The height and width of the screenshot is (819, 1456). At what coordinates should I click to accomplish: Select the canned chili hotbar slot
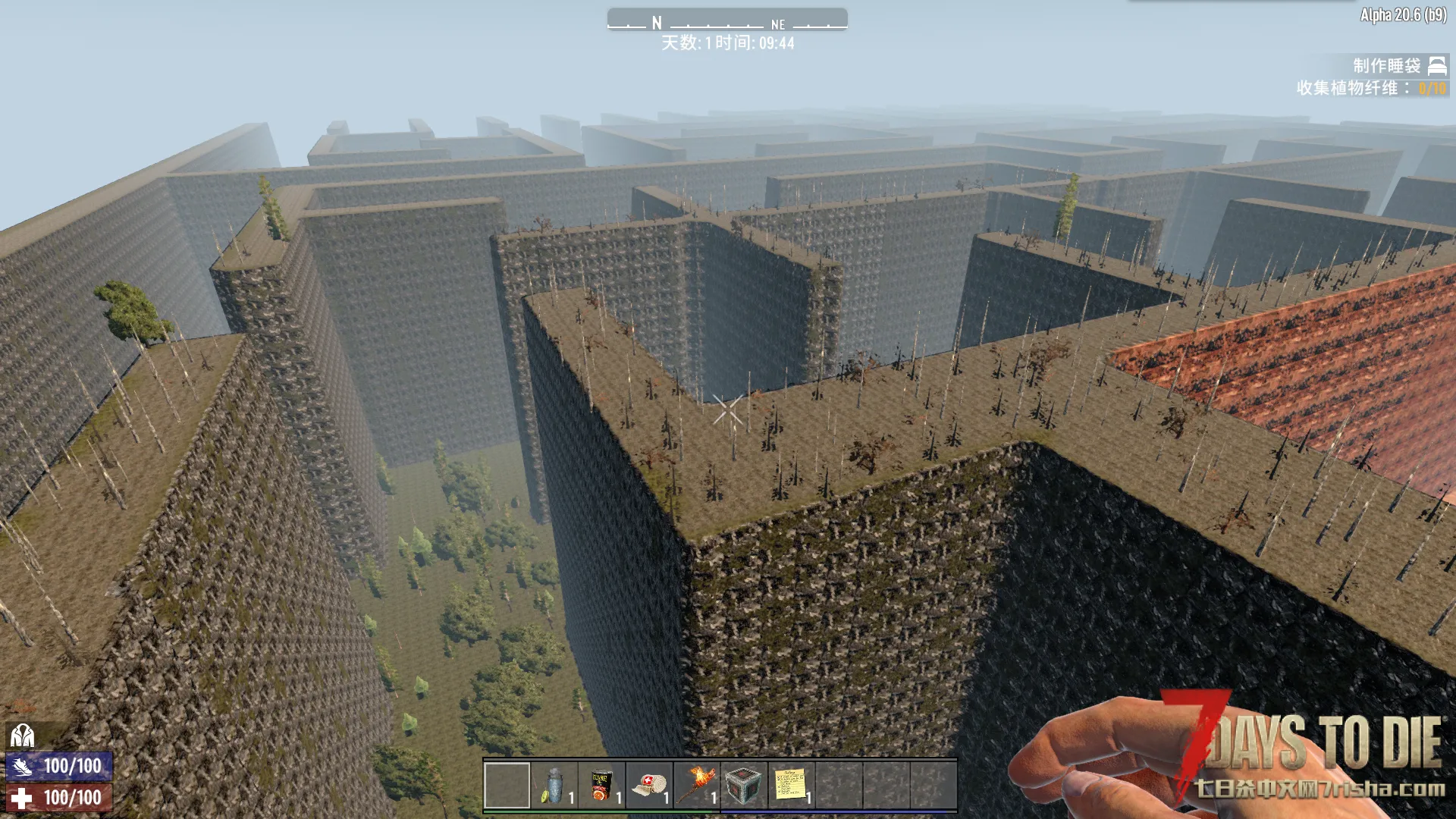(602, 785)
